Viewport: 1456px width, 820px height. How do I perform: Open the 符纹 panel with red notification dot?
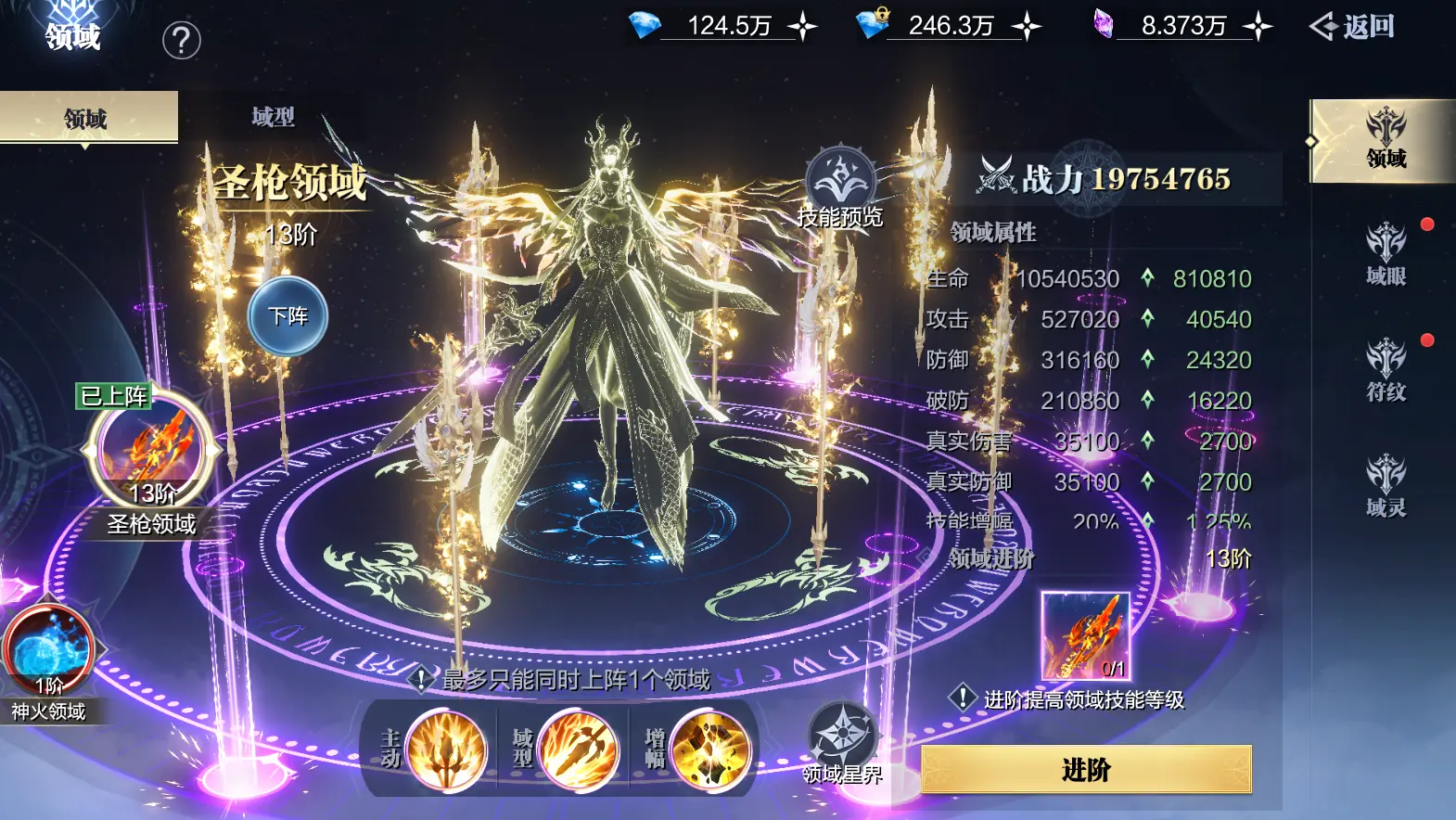[x=1383, y=368]
